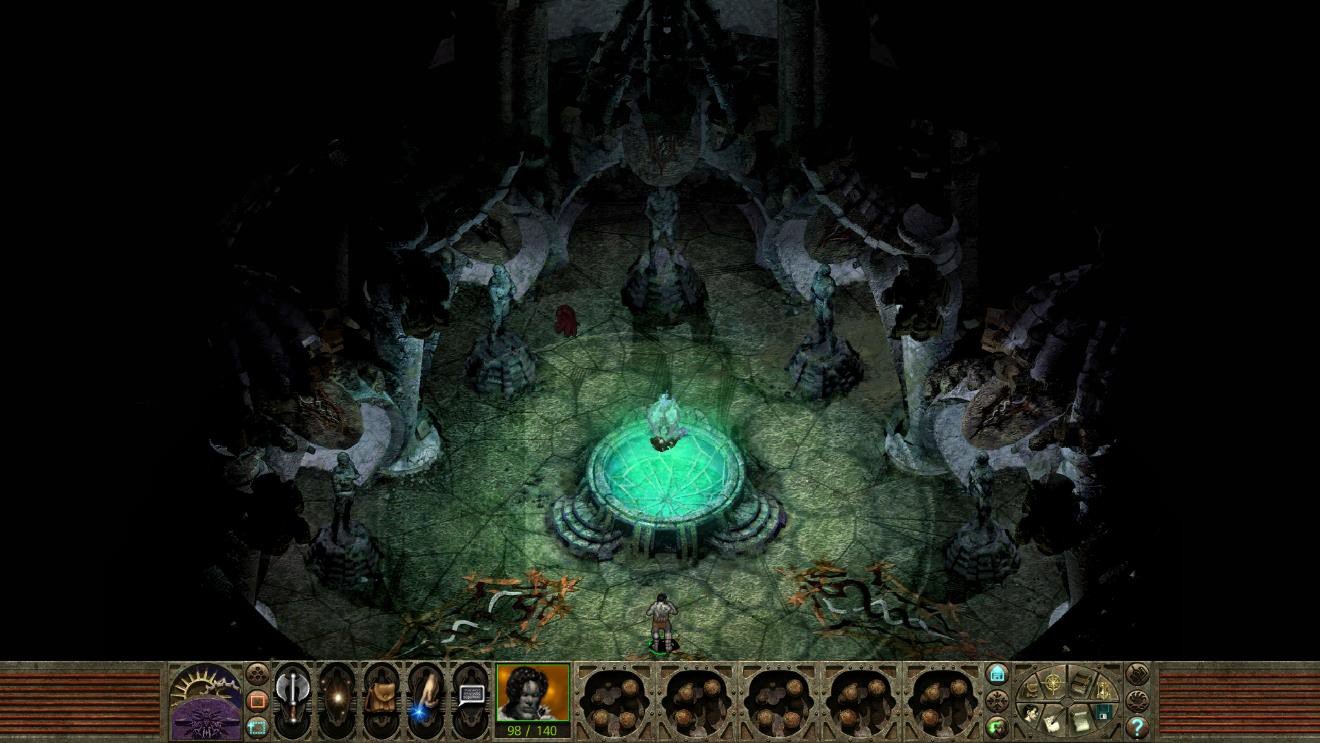
Task: Open the floppy disk save options wedge
Action: click(x=1104, y=712)
